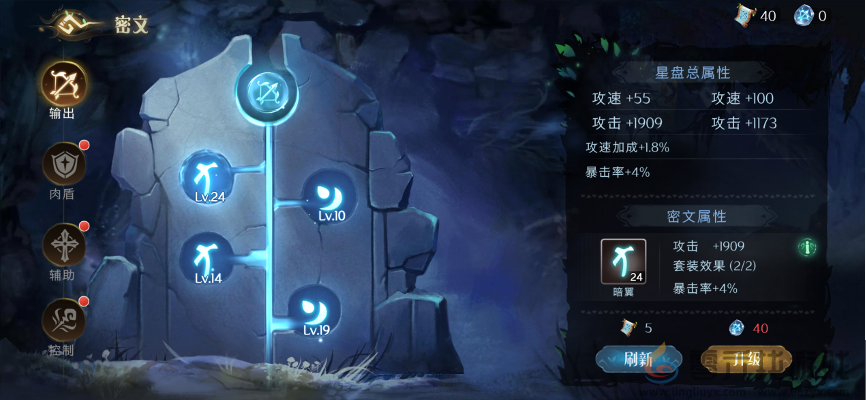
Task: Tap the blue crystal currency icon in top bar
Action: 804,15
